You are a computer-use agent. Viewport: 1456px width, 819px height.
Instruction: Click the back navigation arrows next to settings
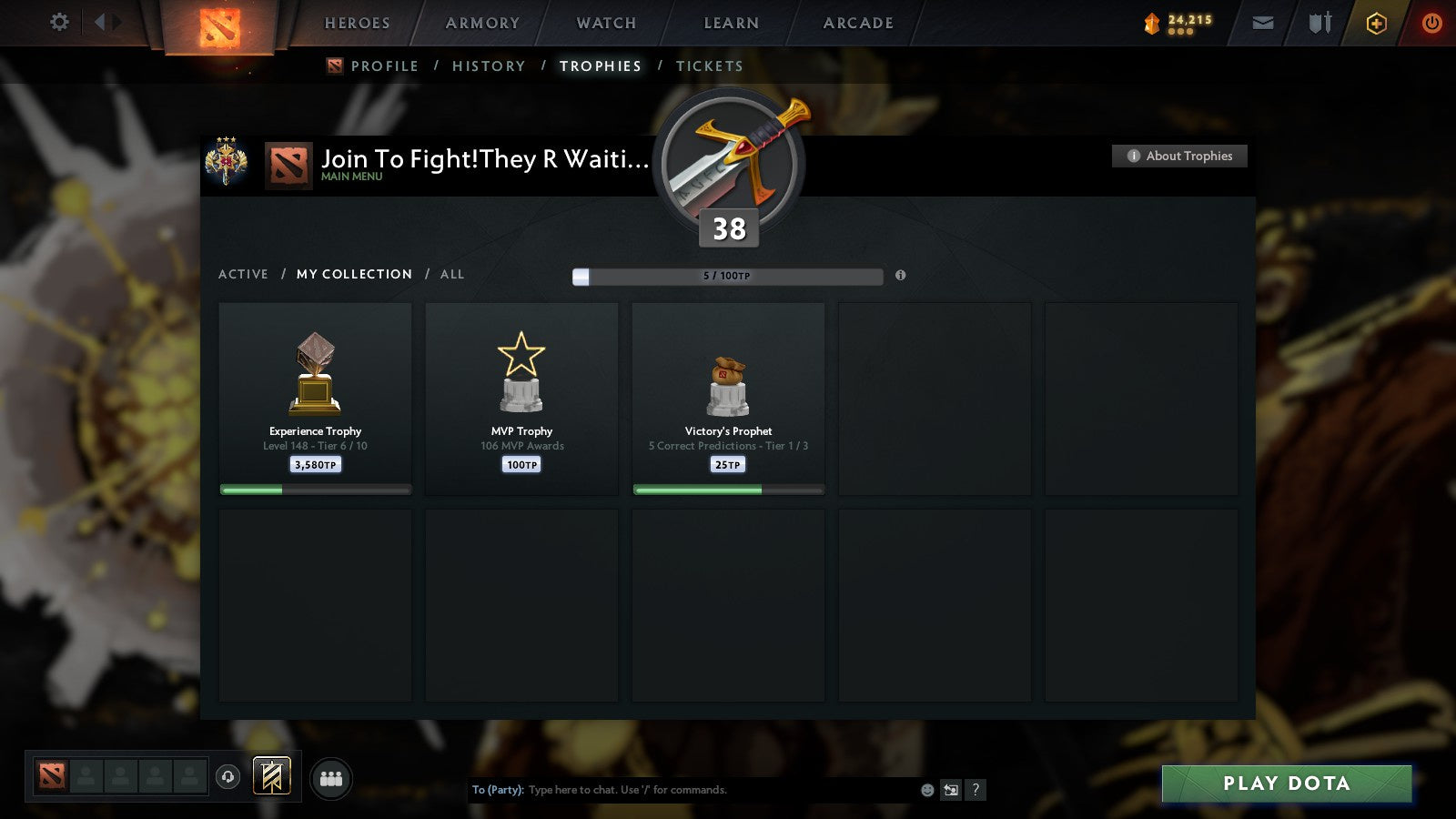[x=100, y=22]
